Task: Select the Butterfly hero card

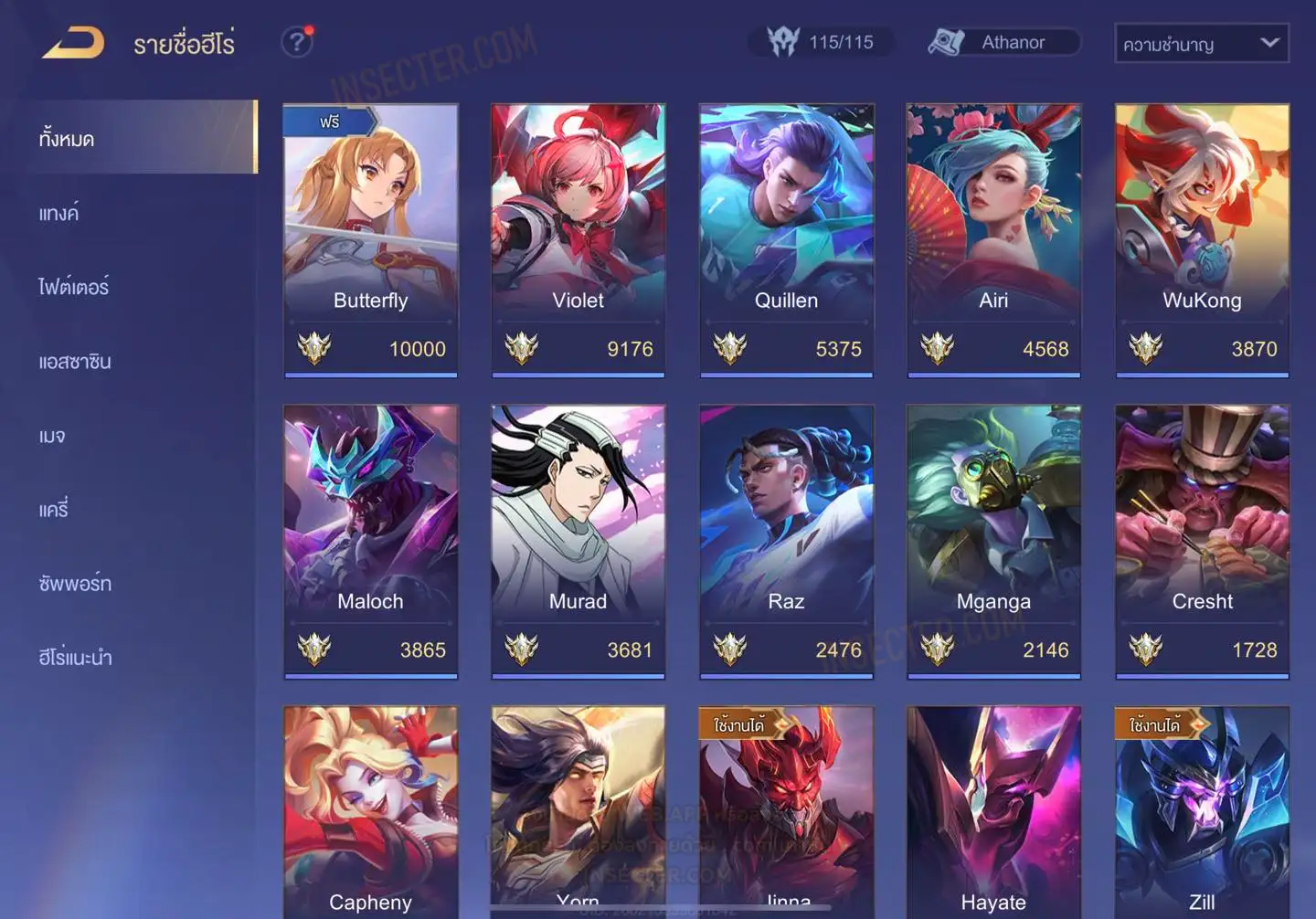Action: [370, 239]
